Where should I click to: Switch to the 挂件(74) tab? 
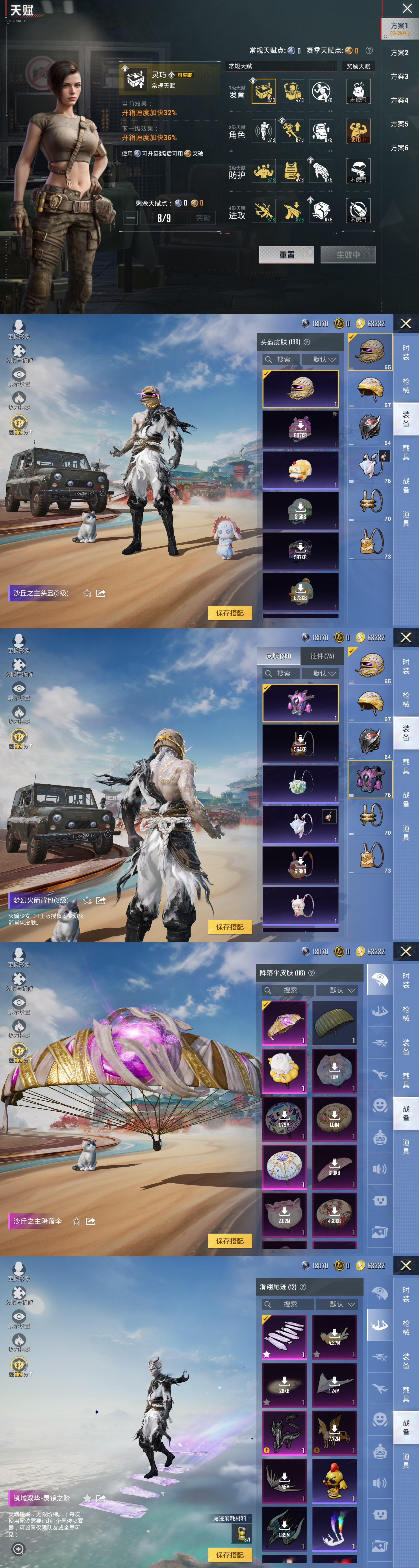tap(322, 656)
